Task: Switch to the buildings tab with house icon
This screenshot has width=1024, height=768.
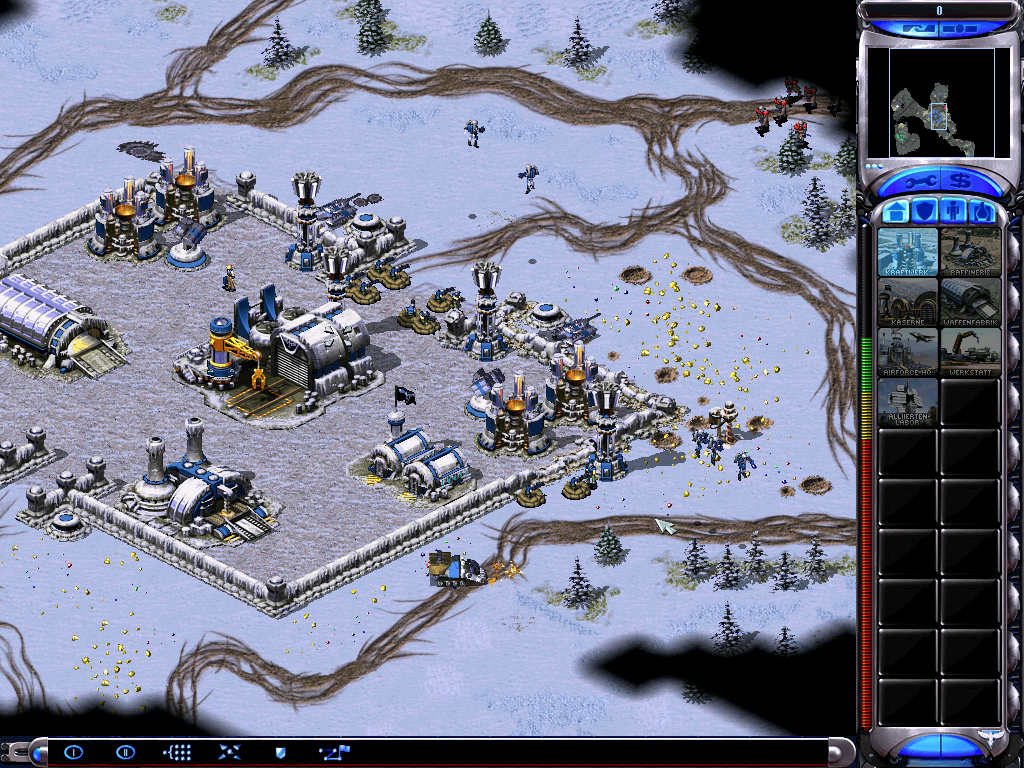Action: pyautogui.click(x=896, y=211)
